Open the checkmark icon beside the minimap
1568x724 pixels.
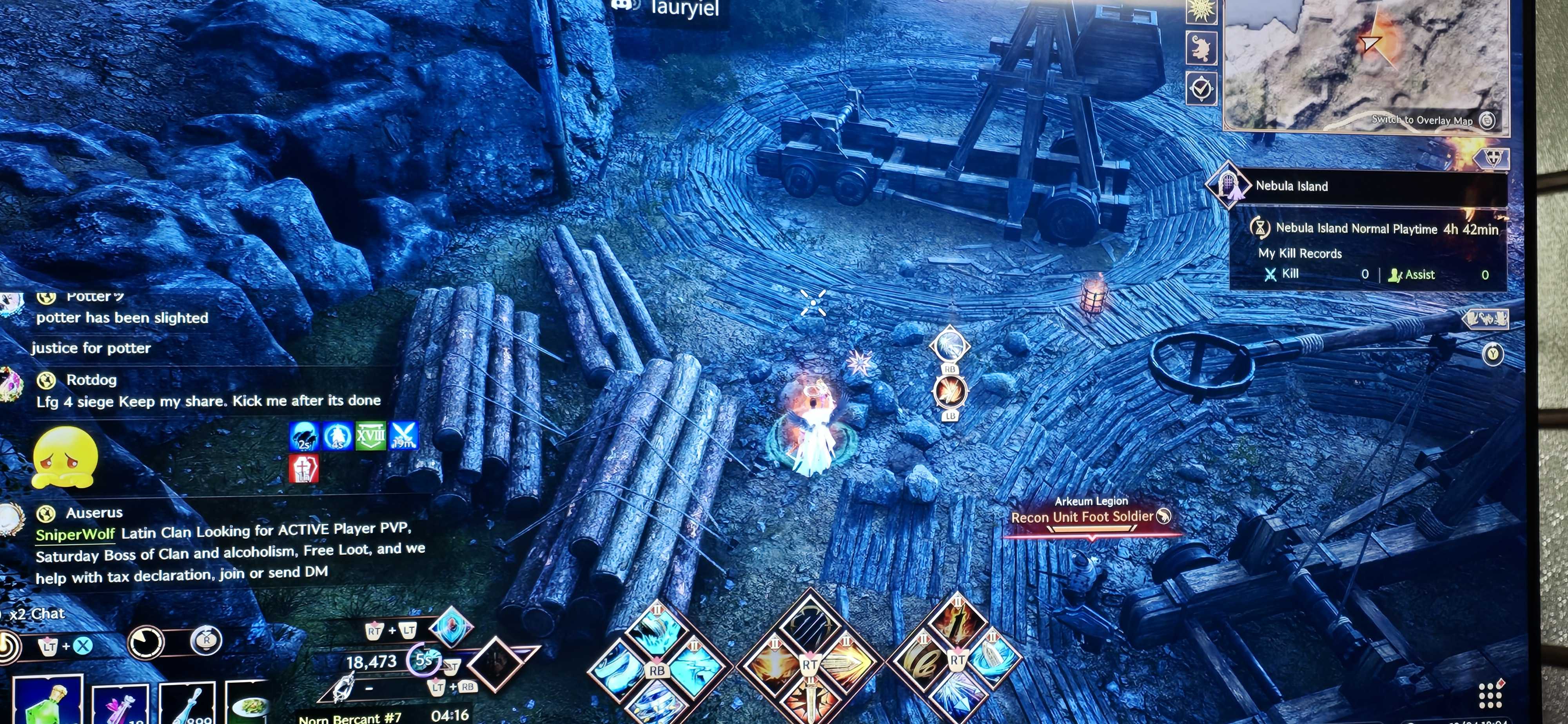[x=1201, y=89]
